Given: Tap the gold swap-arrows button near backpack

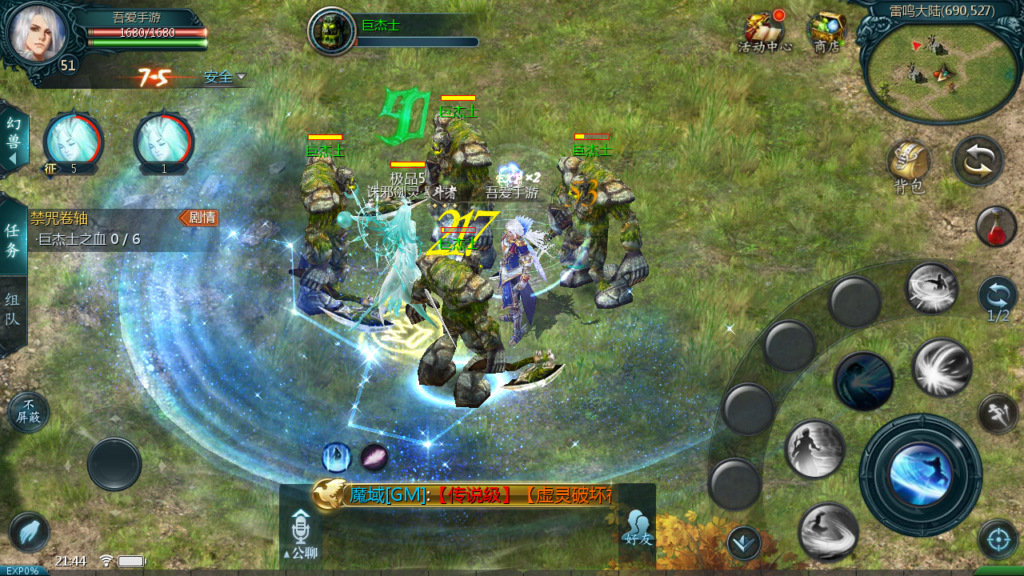Looking at the screenshot, I should click(x=978, y=160).
